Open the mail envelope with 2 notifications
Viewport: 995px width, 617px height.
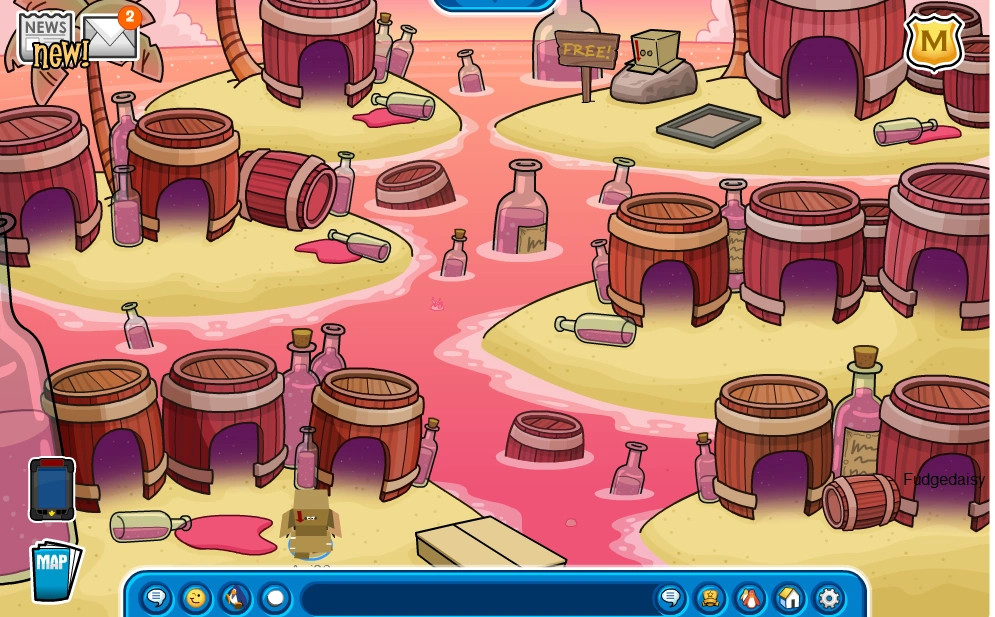pyautogui.click(x=109, y=37)
